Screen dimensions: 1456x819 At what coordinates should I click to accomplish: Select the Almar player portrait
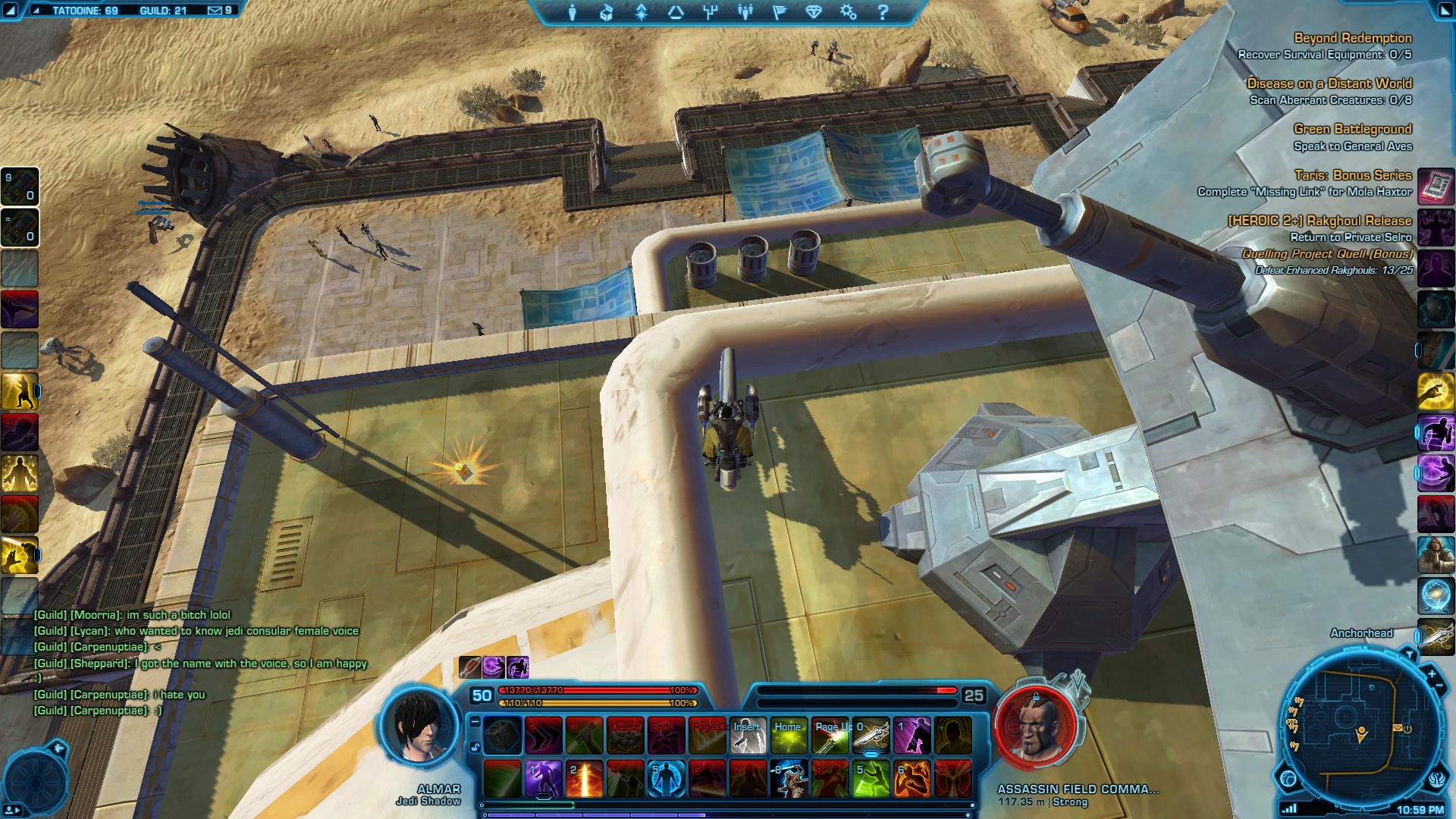pos(421,726)
